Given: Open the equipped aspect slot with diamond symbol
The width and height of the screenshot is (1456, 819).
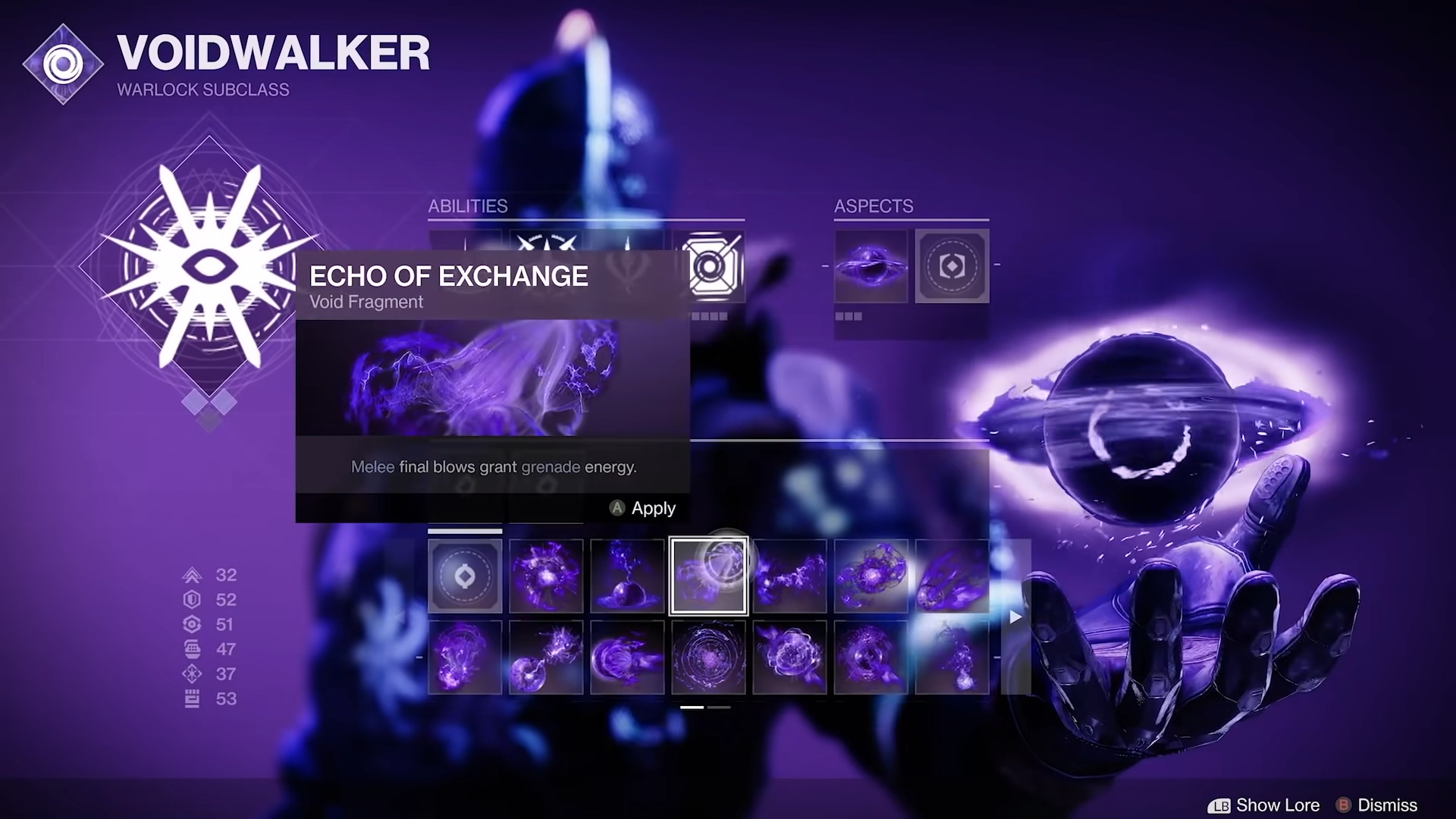Looking at the screenshot, I should 952,267.
